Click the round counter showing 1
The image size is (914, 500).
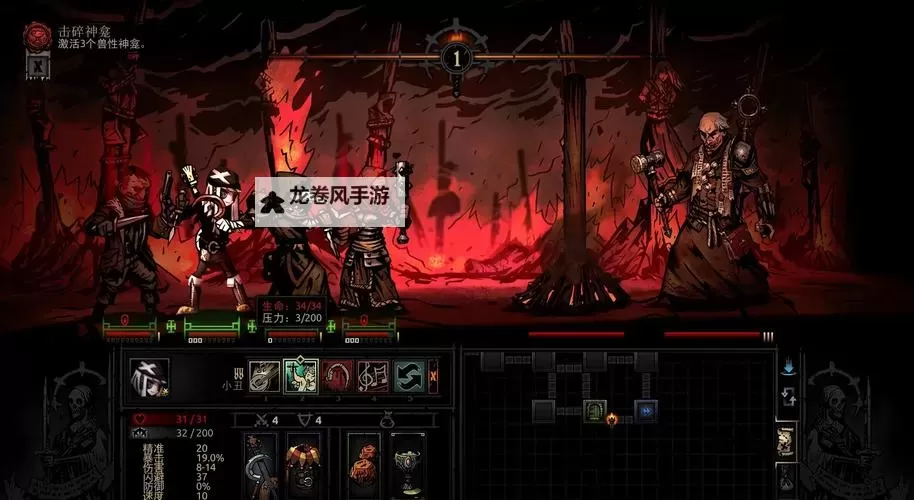457,57
